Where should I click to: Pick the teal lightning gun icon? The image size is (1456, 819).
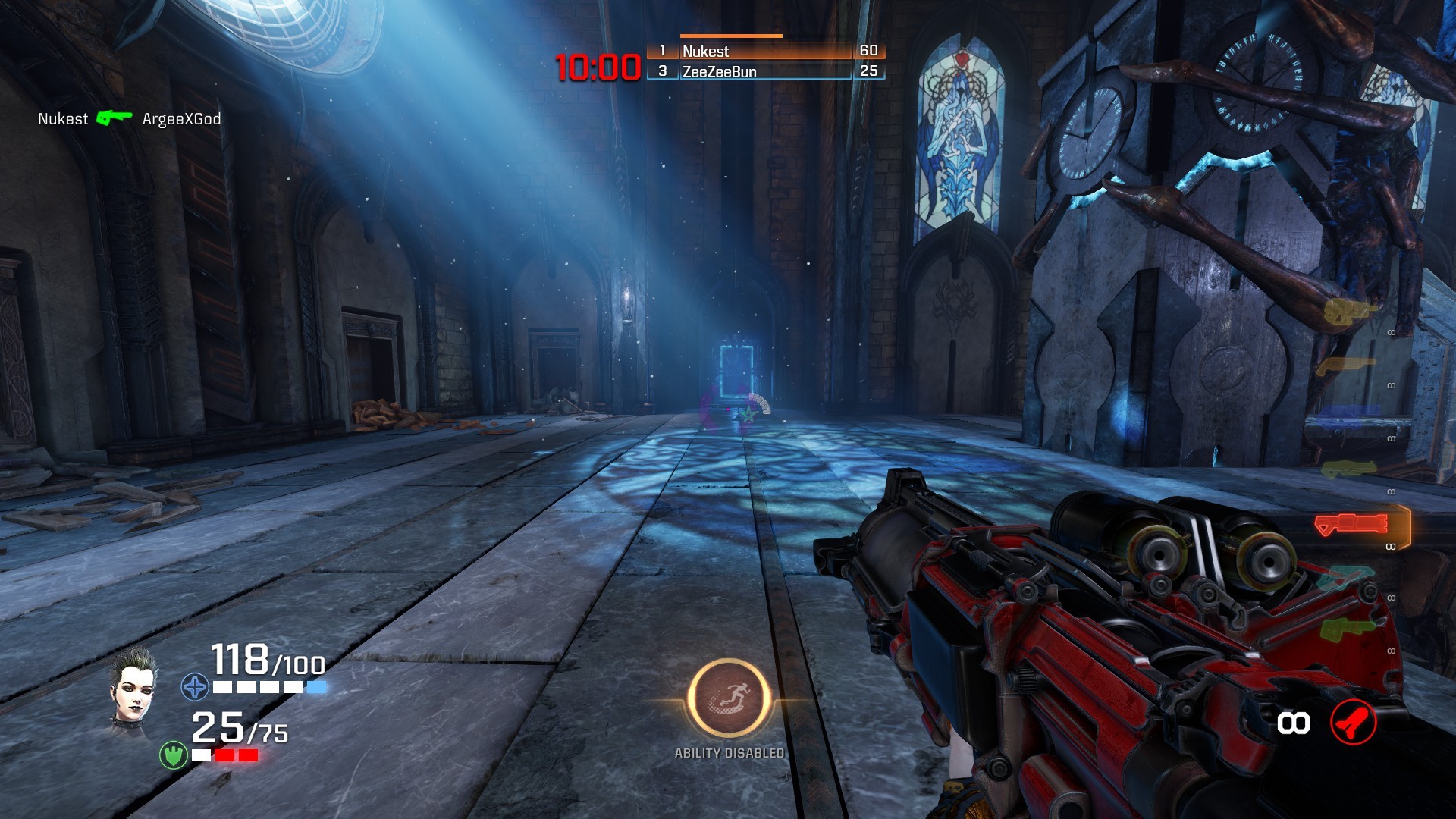pyautogui.click(x=1344, y=579)
